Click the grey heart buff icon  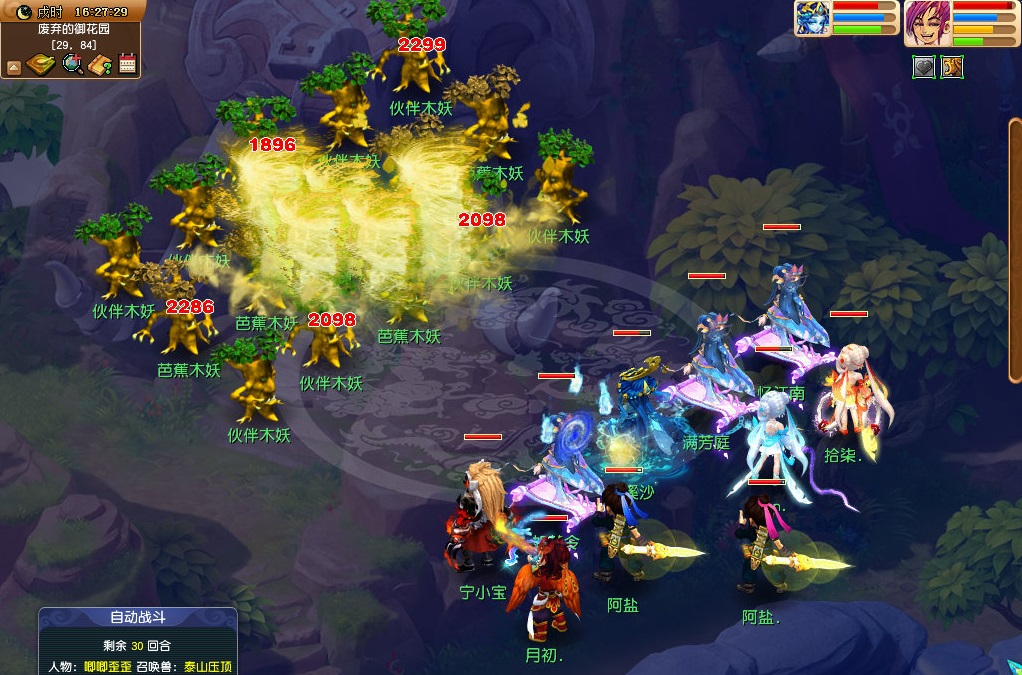[x=923, y=67]
